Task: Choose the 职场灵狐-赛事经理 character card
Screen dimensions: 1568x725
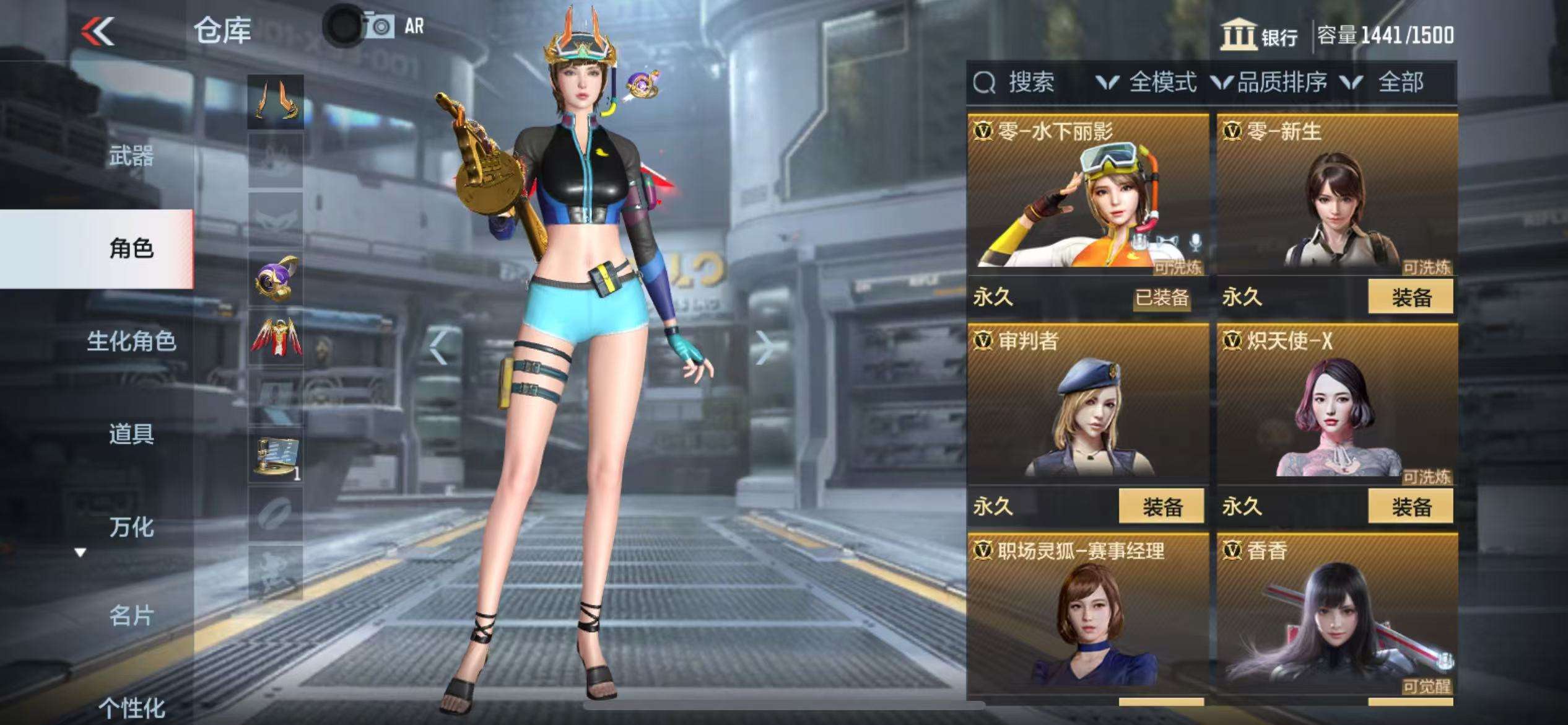Action: [x=1087, y=617]
